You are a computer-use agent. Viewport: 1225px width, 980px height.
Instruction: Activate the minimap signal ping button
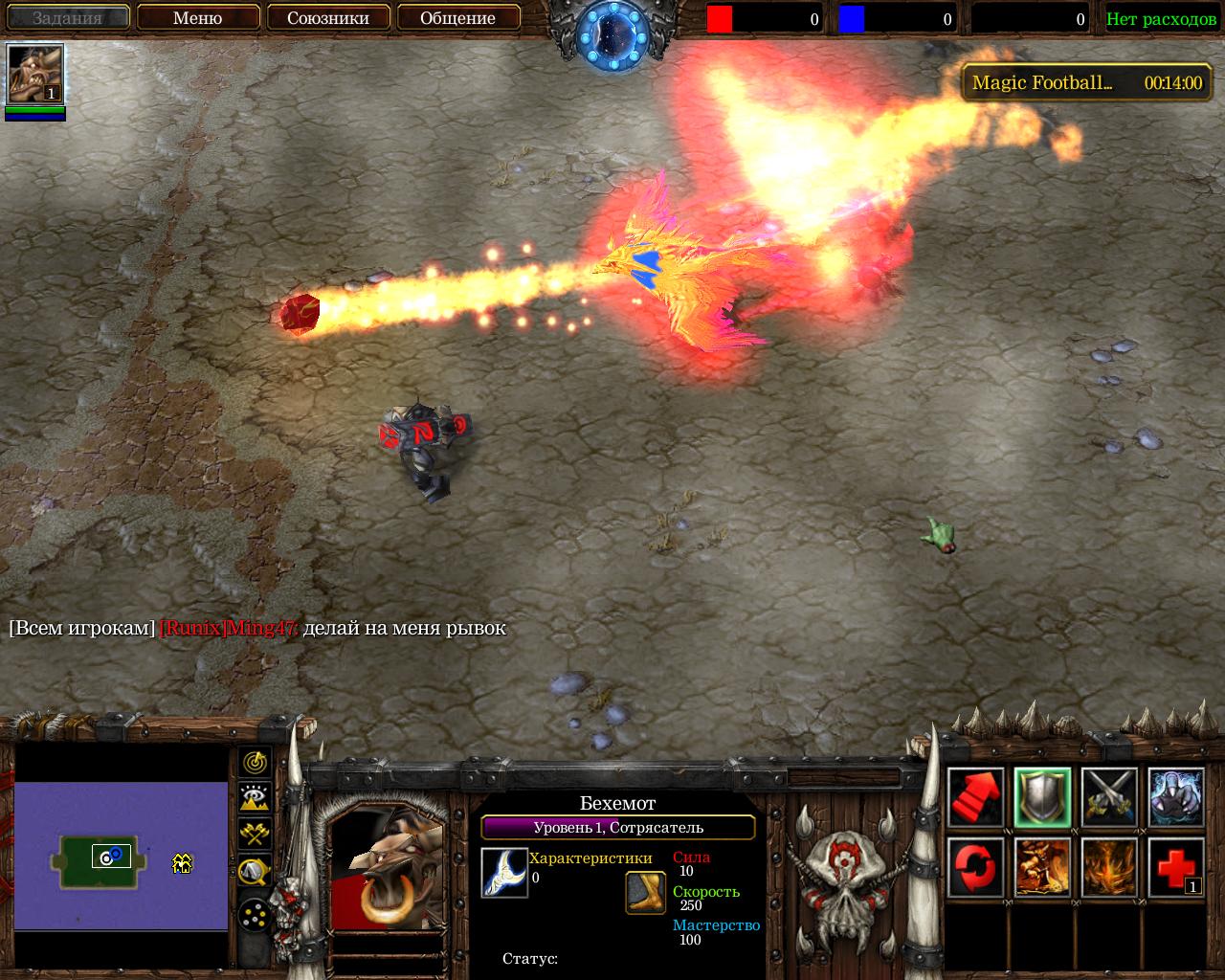click(255, 762)
